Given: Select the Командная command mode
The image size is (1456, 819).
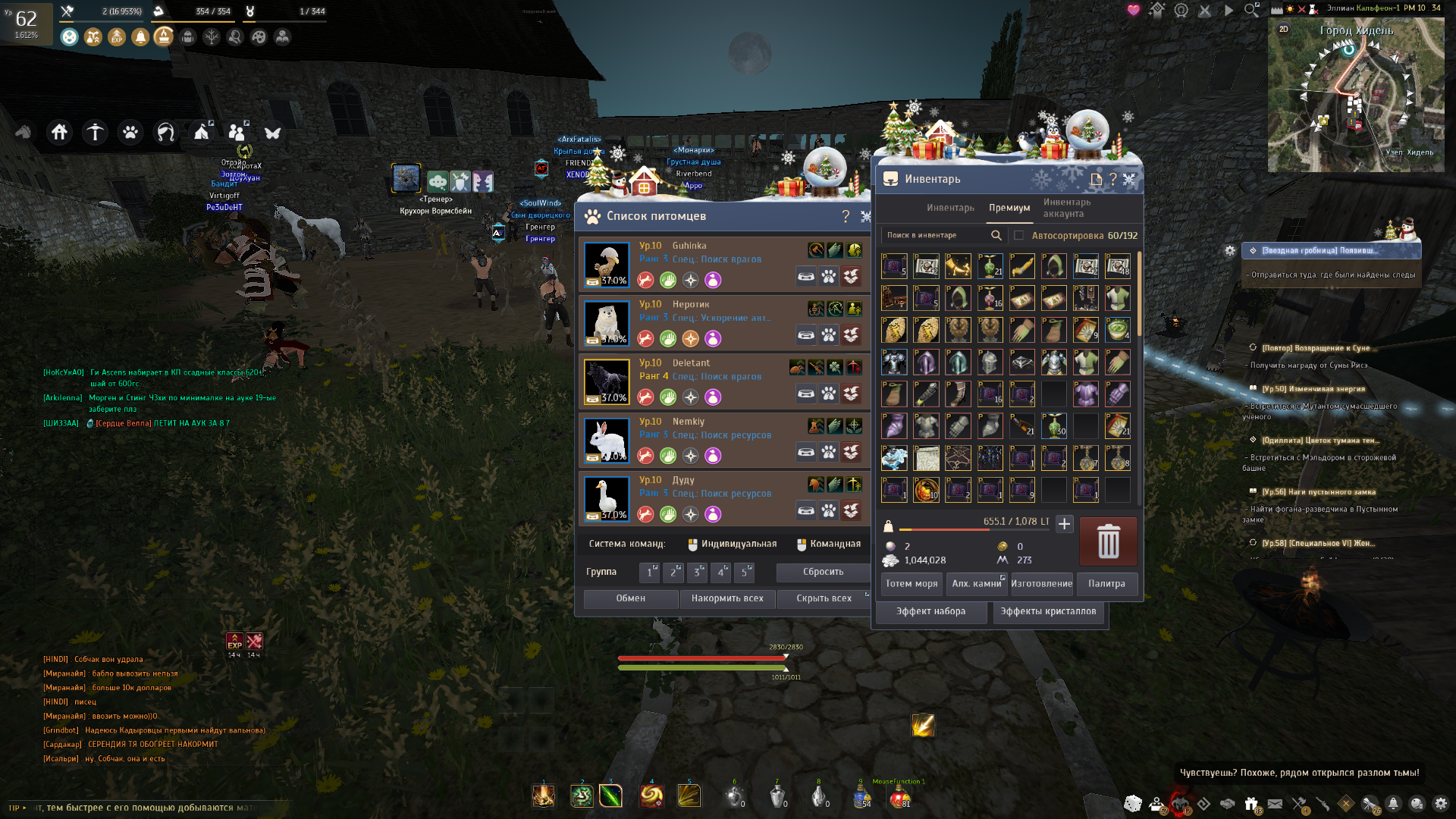Looking at the screenshot, I should [829, 544].
